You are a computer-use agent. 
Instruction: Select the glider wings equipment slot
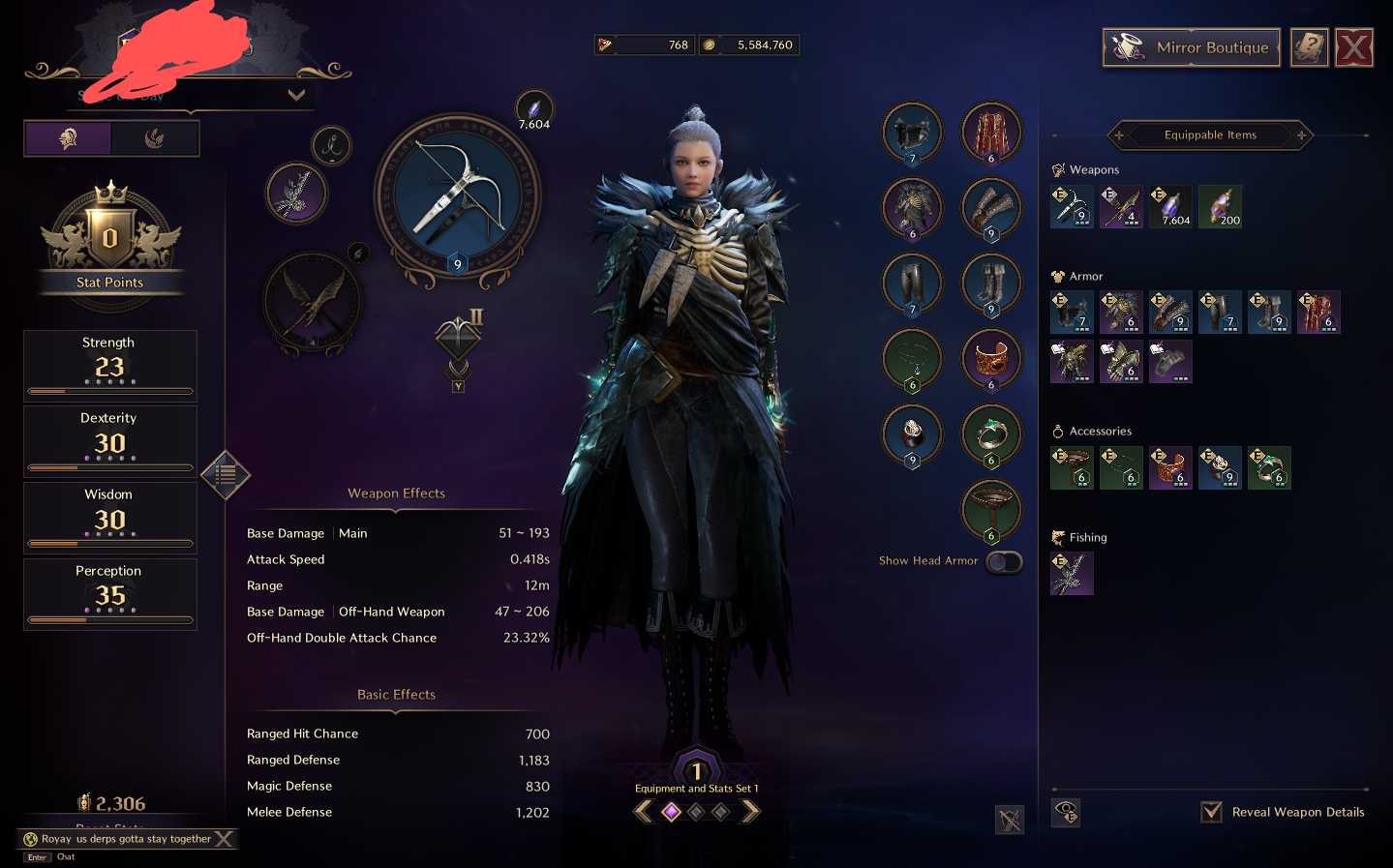tap(313, 300)
